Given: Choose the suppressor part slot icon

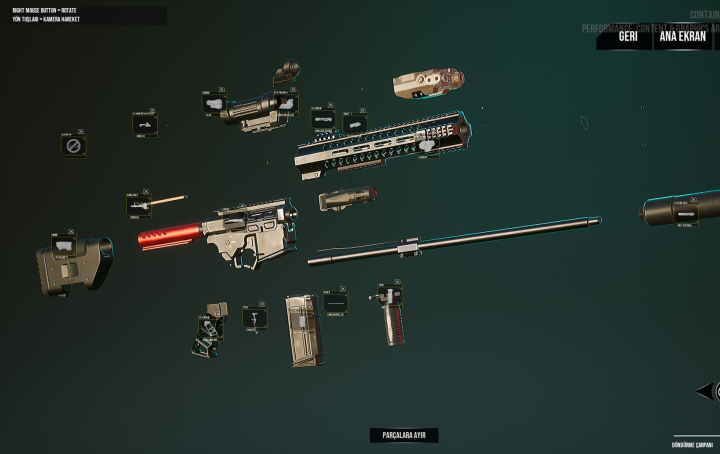Looking at the screenshot, I should point(684,212).
